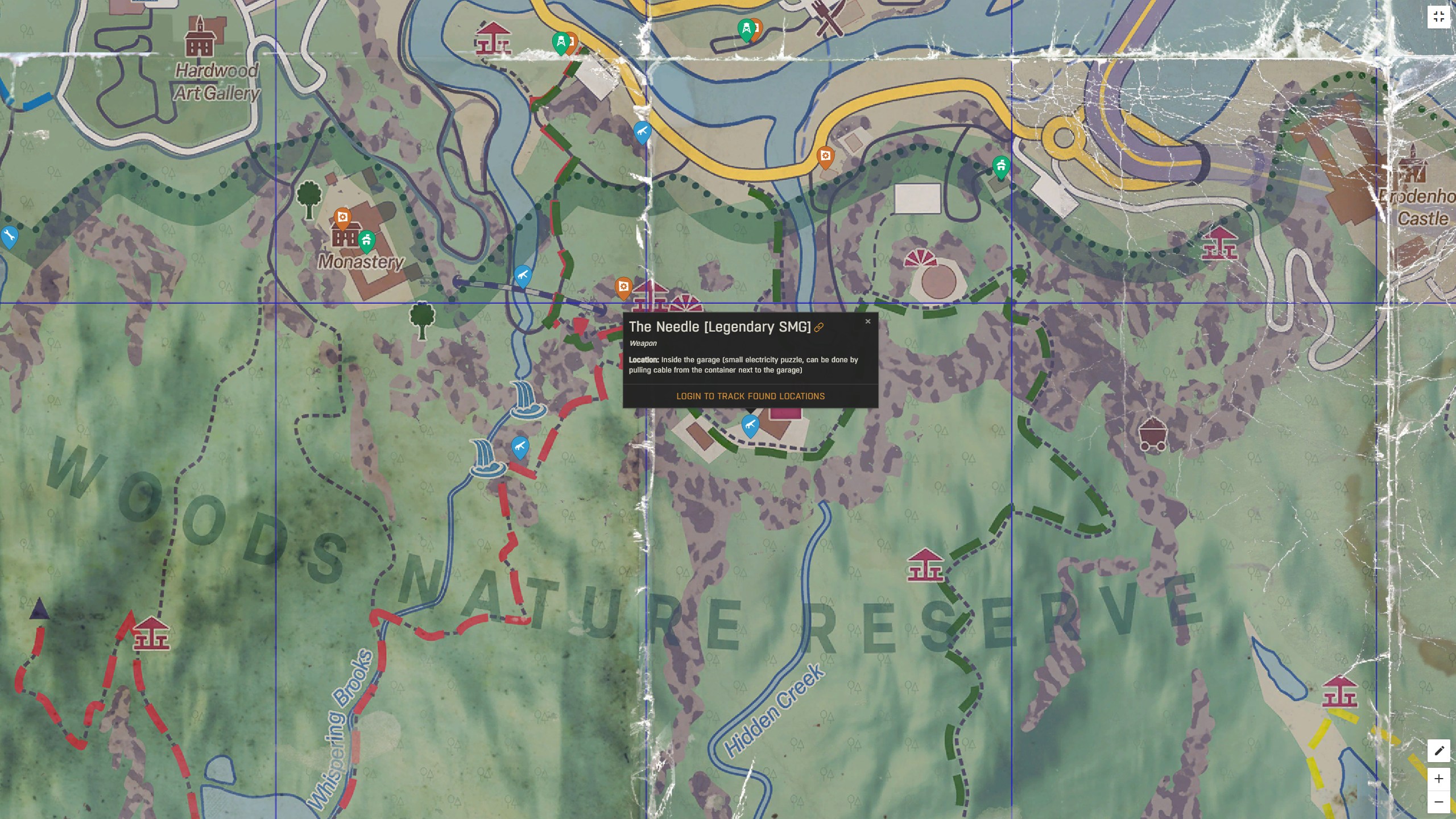Click LOGIN TO TRACK FOUND LOCATIONS
The image size is (1456, 819).
750,396
